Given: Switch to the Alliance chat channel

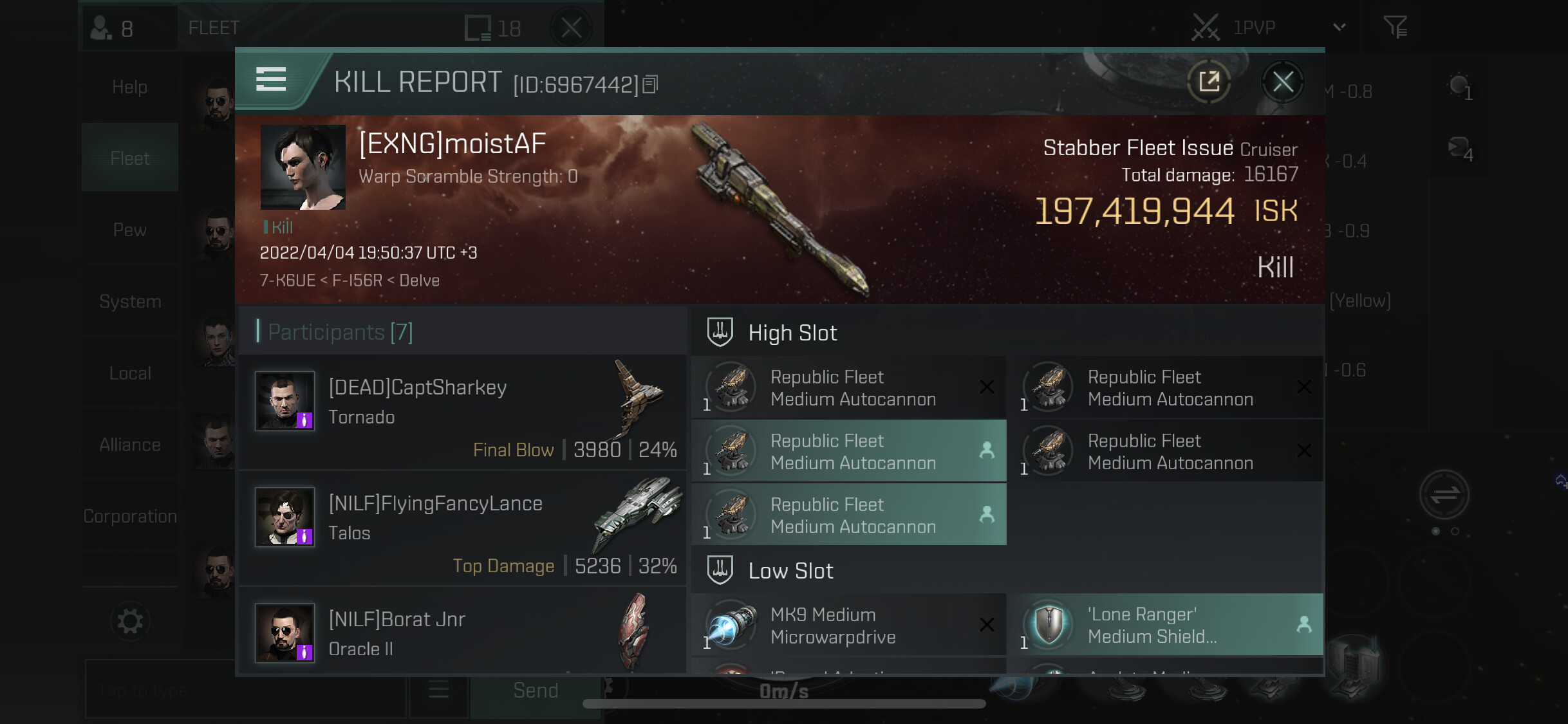Looking at the screenshot, I should coord(129,445).
